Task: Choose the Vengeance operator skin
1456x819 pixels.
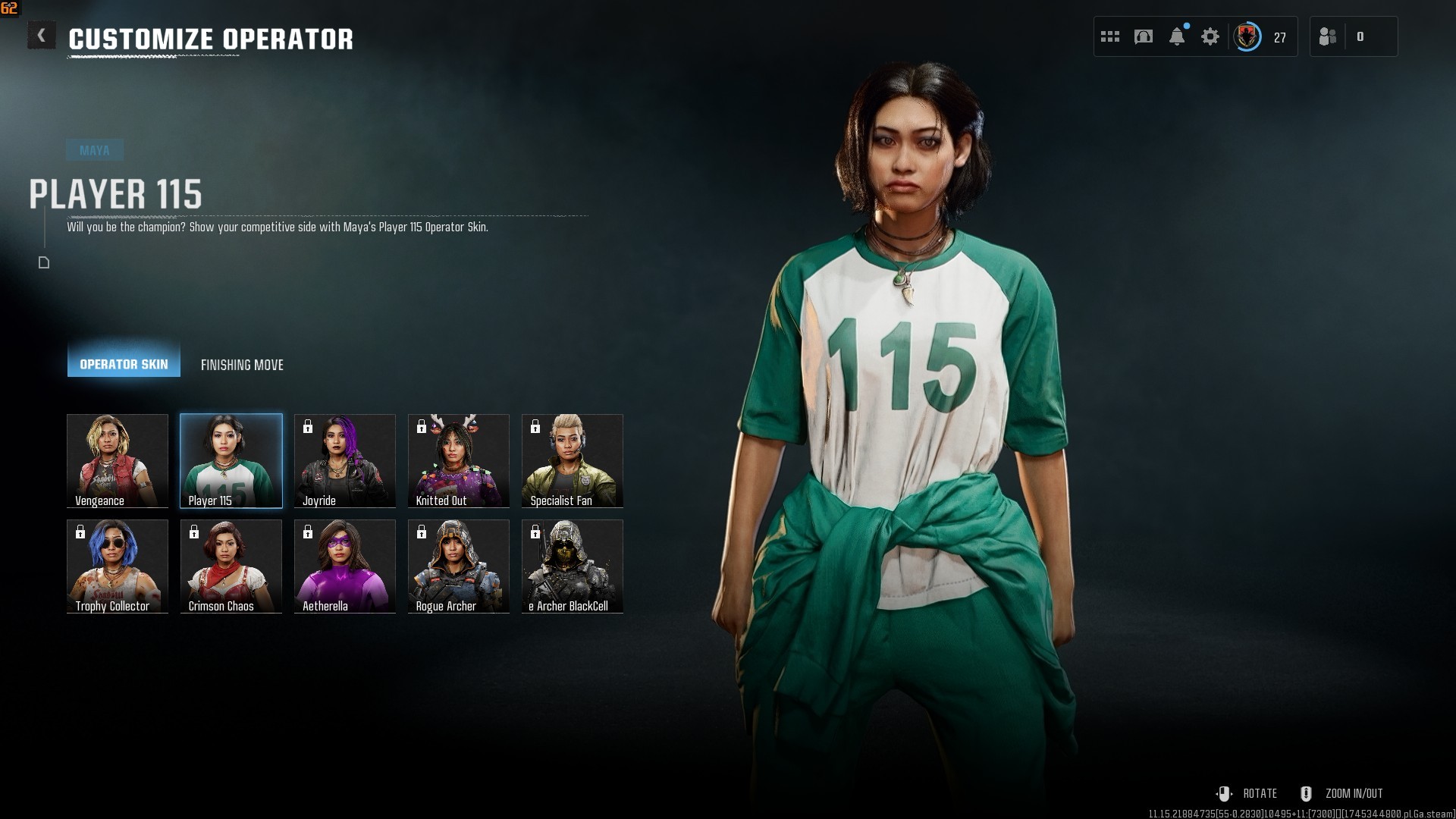Action: click(x=118, y=460)
